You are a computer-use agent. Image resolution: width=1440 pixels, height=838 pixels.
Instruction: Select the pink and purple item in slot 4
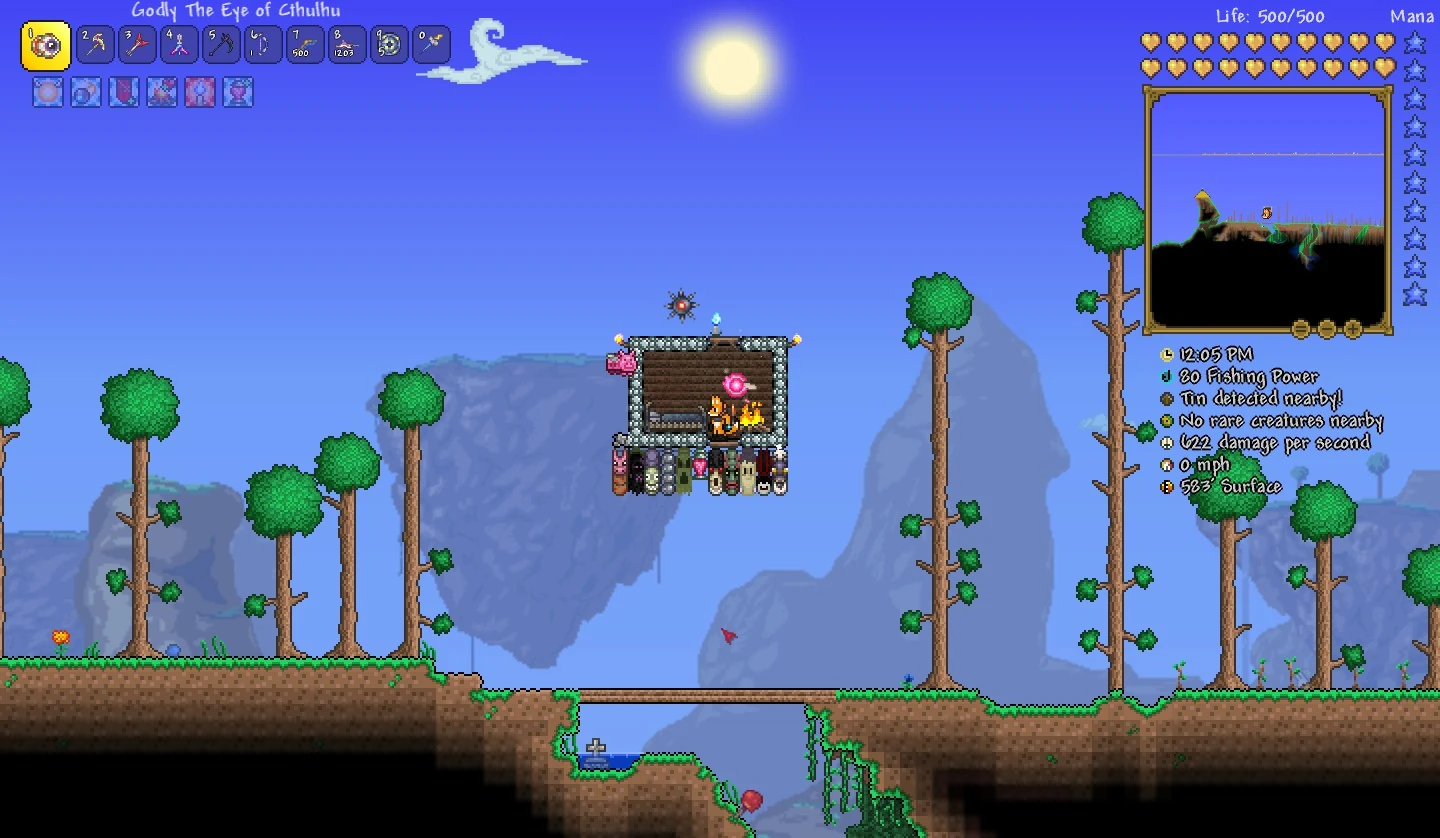click(180, 45)
